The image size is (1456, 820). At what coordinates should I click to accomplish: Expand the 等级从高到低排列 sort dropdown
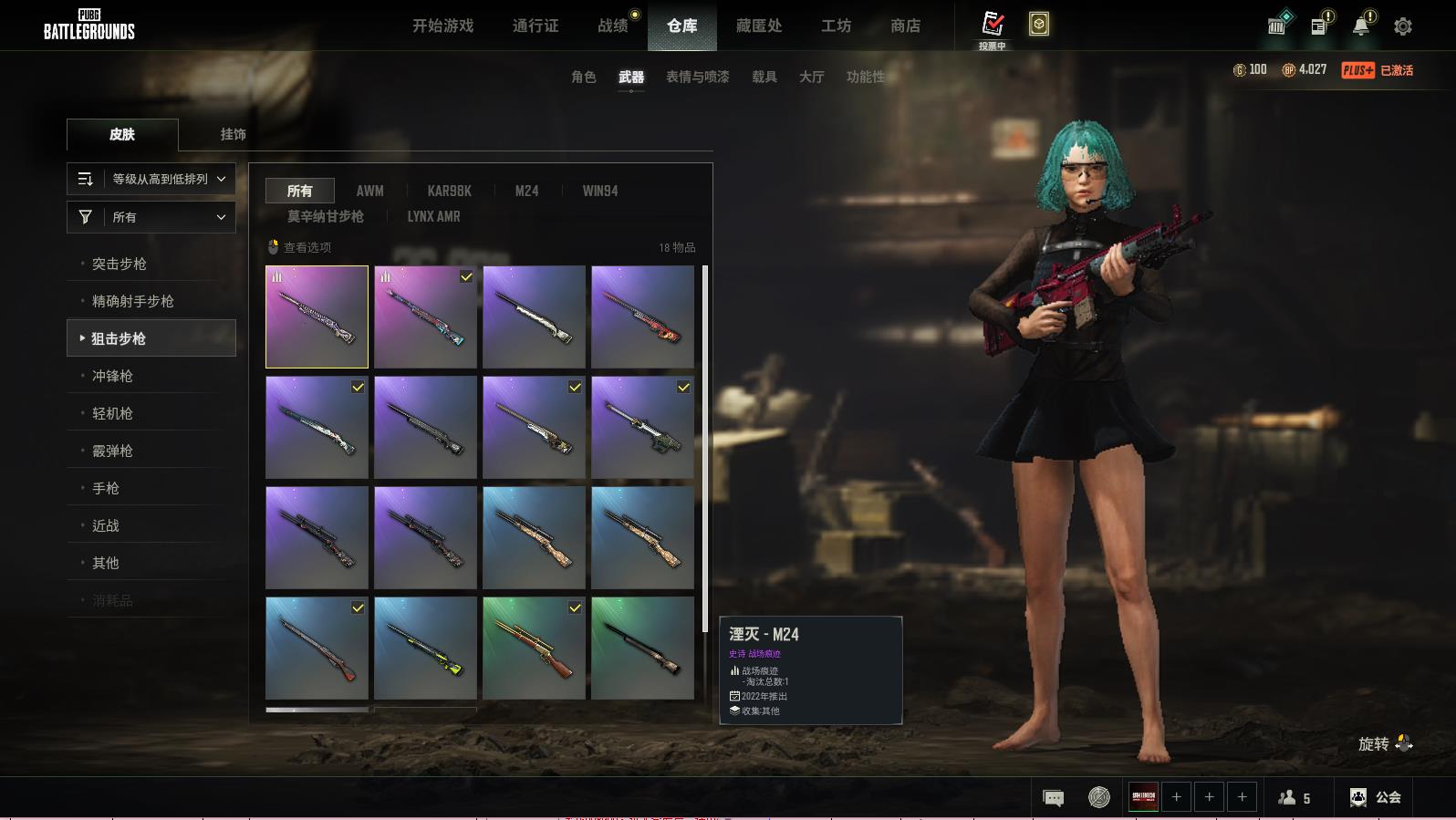coord(151,179)
